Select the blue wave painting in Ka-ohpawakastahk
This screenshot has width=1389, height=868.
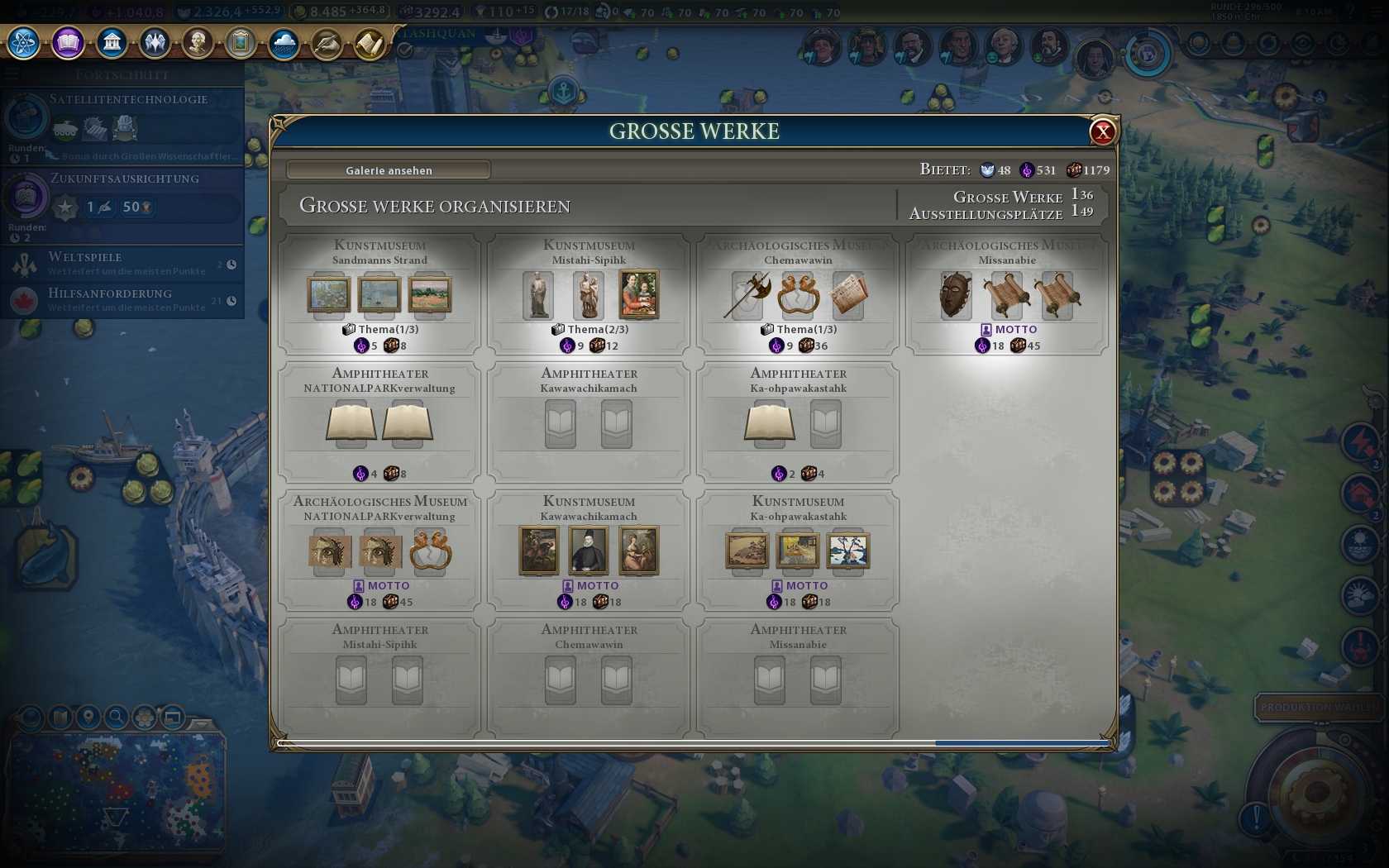[848, 551]
